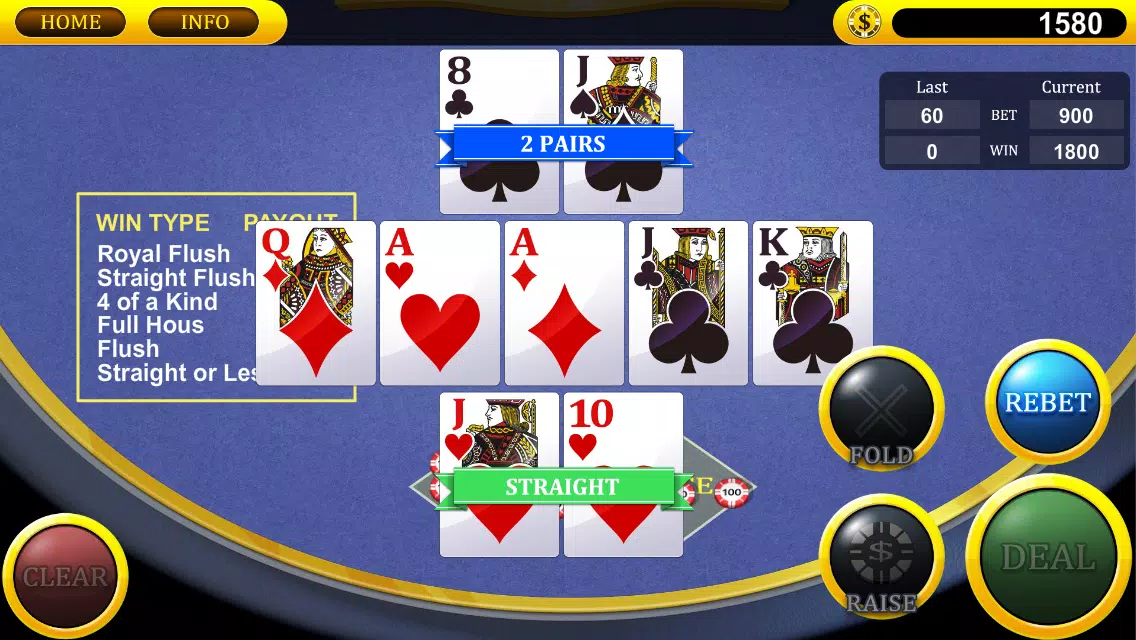Clear the placed bets
The height and width of the screenshot is (640, 1136).
[x=65, y=576]
